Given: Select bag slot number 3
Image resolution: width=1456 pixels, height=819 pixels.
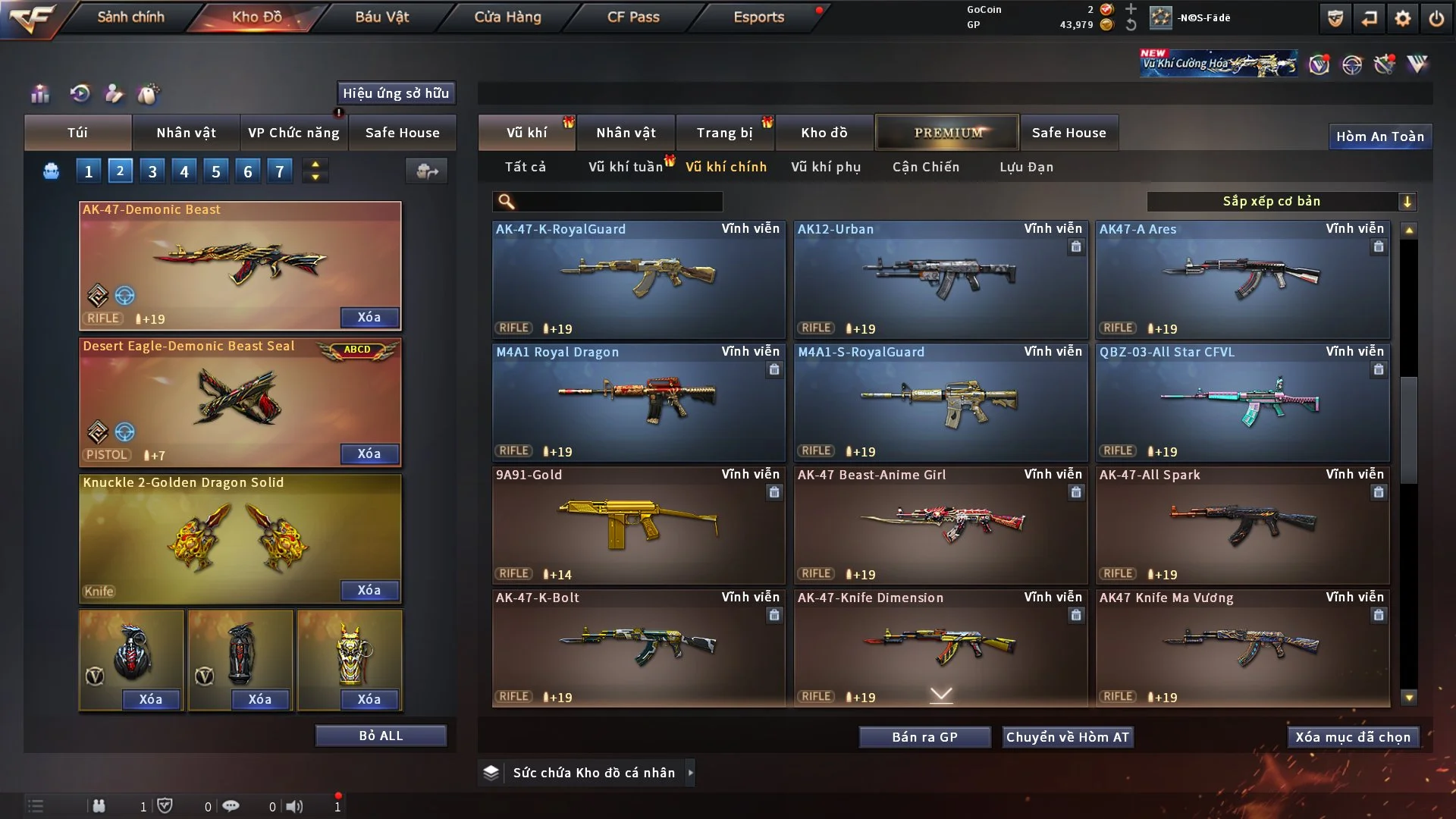Looking at the screenshot, I should pos(152,171).
